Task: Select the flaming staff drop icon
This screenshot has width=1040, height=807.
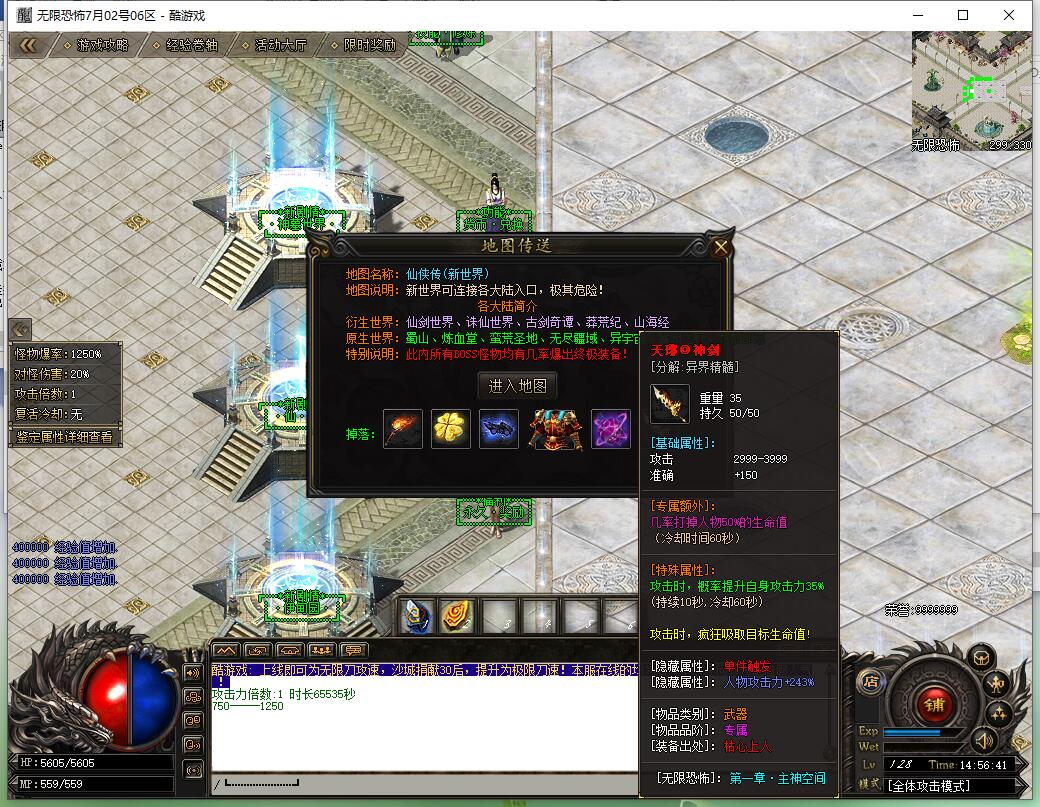Action: [x=403, y=429]
